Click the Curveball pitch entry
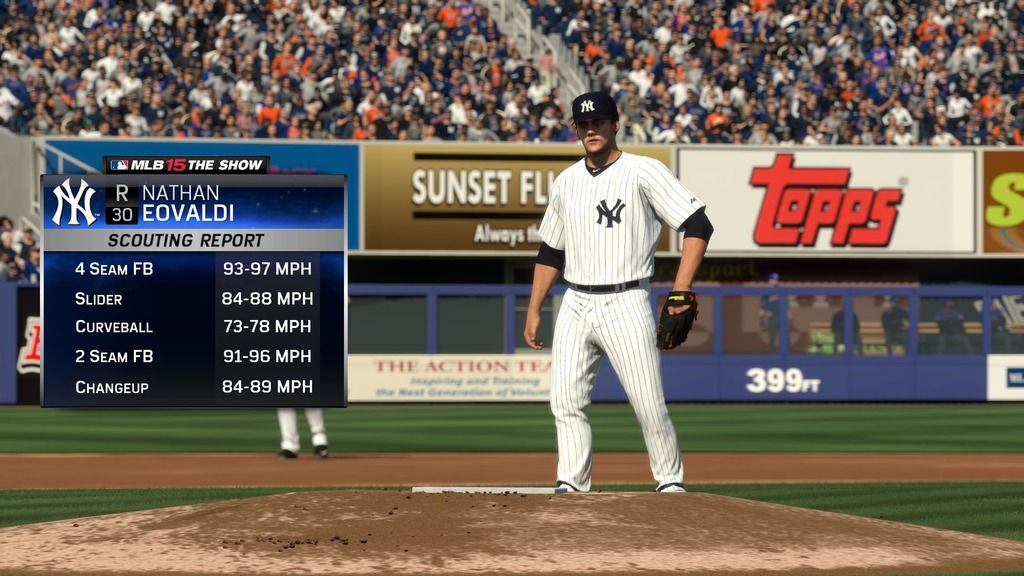The image size is (1024, 576). pyautogui.click(x=193, y=327)
